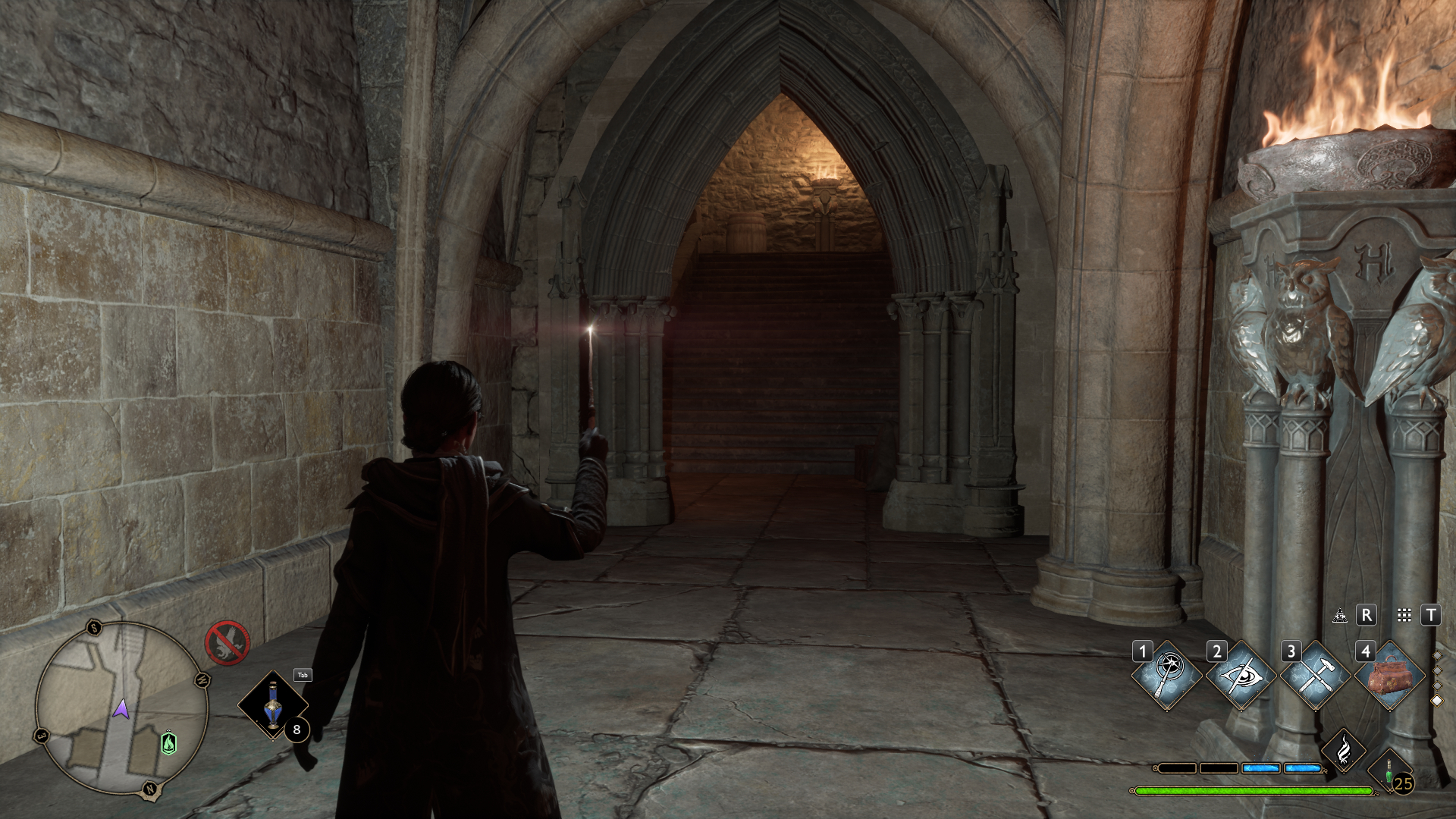This screenshot has height=819, width=1456.
Task: Open the spell grid menu icon
Action: tap(1404, 615)
